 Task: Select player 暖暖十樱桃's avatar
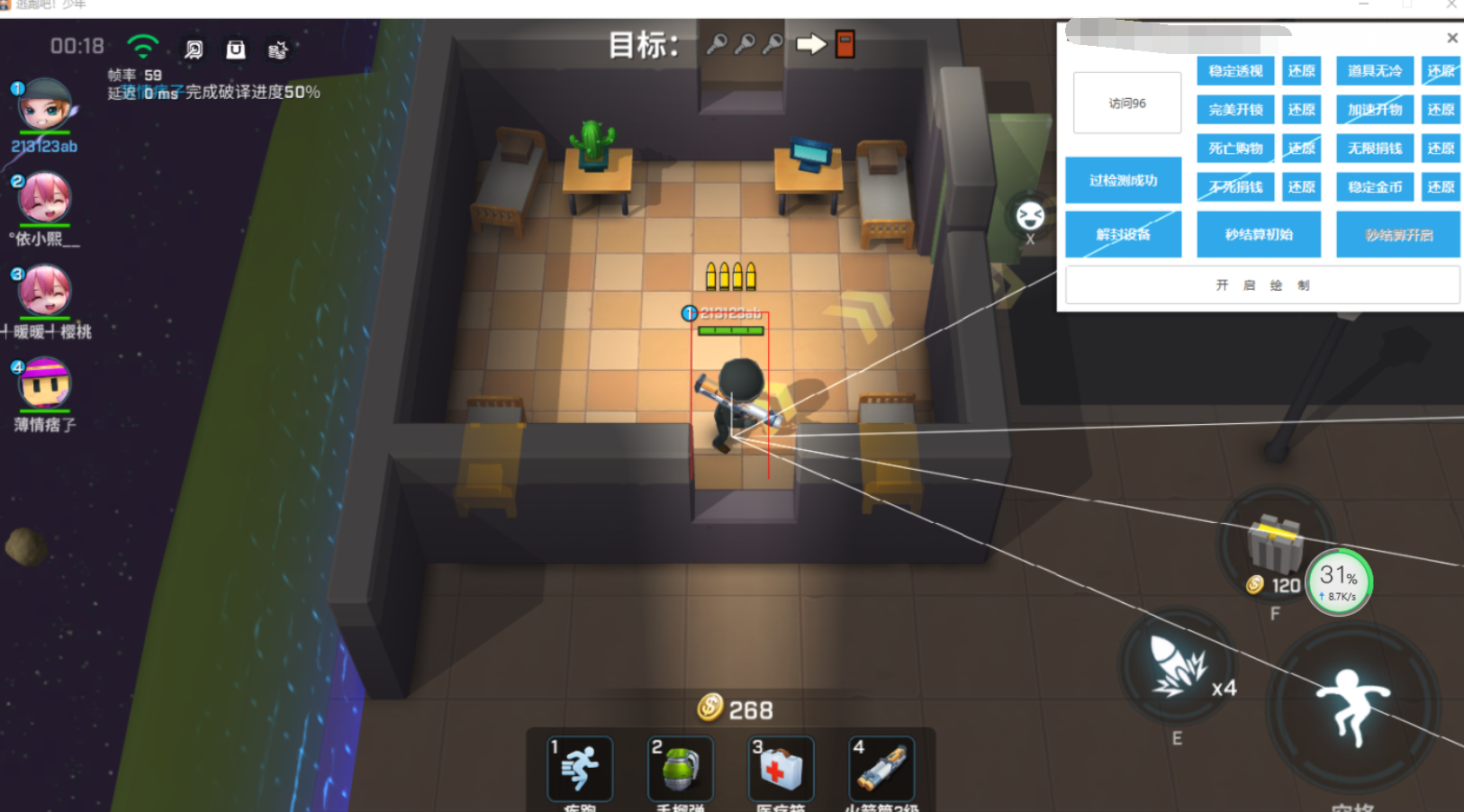(x=45, y=290)
